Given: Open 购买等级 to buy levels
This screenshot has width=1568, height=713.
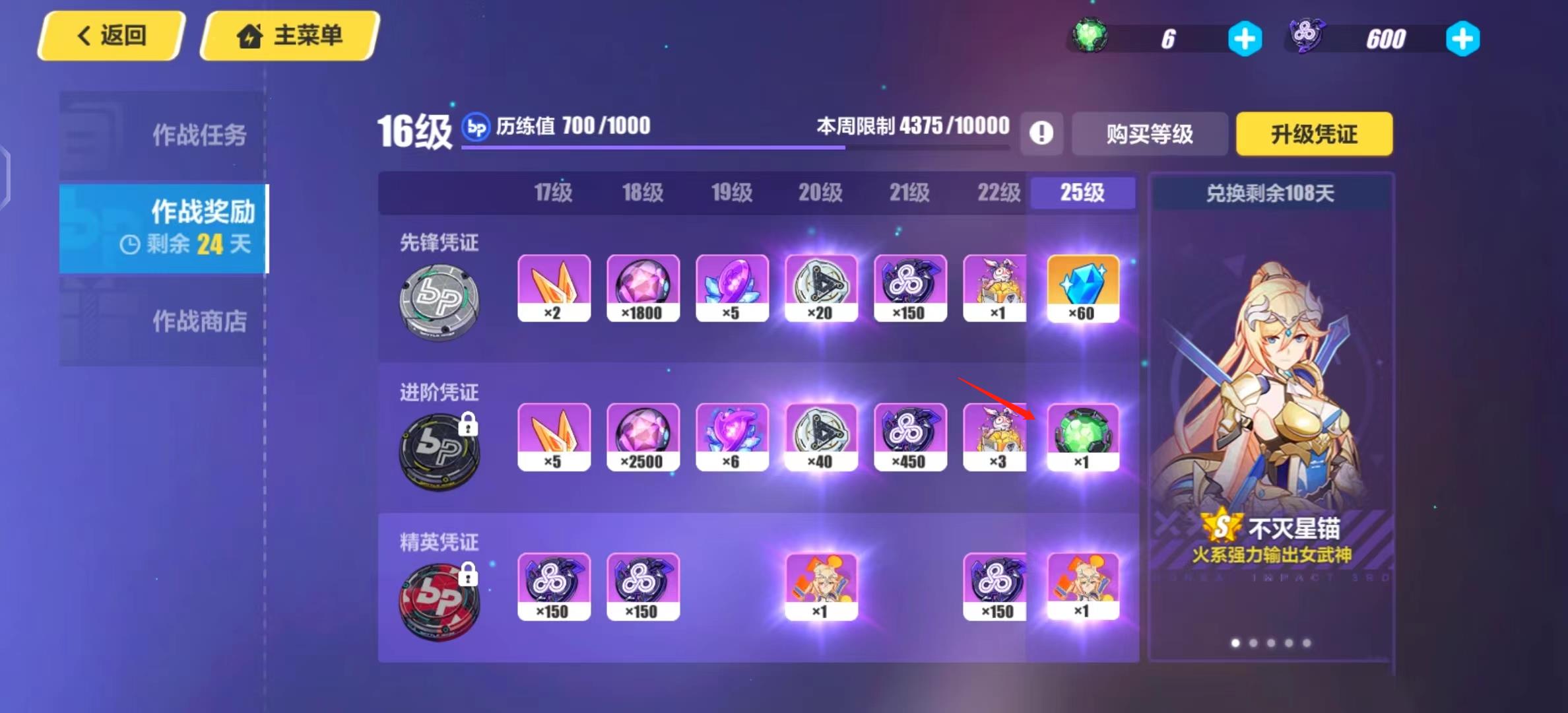Looking at the screenshot, I should (1148, 134).
